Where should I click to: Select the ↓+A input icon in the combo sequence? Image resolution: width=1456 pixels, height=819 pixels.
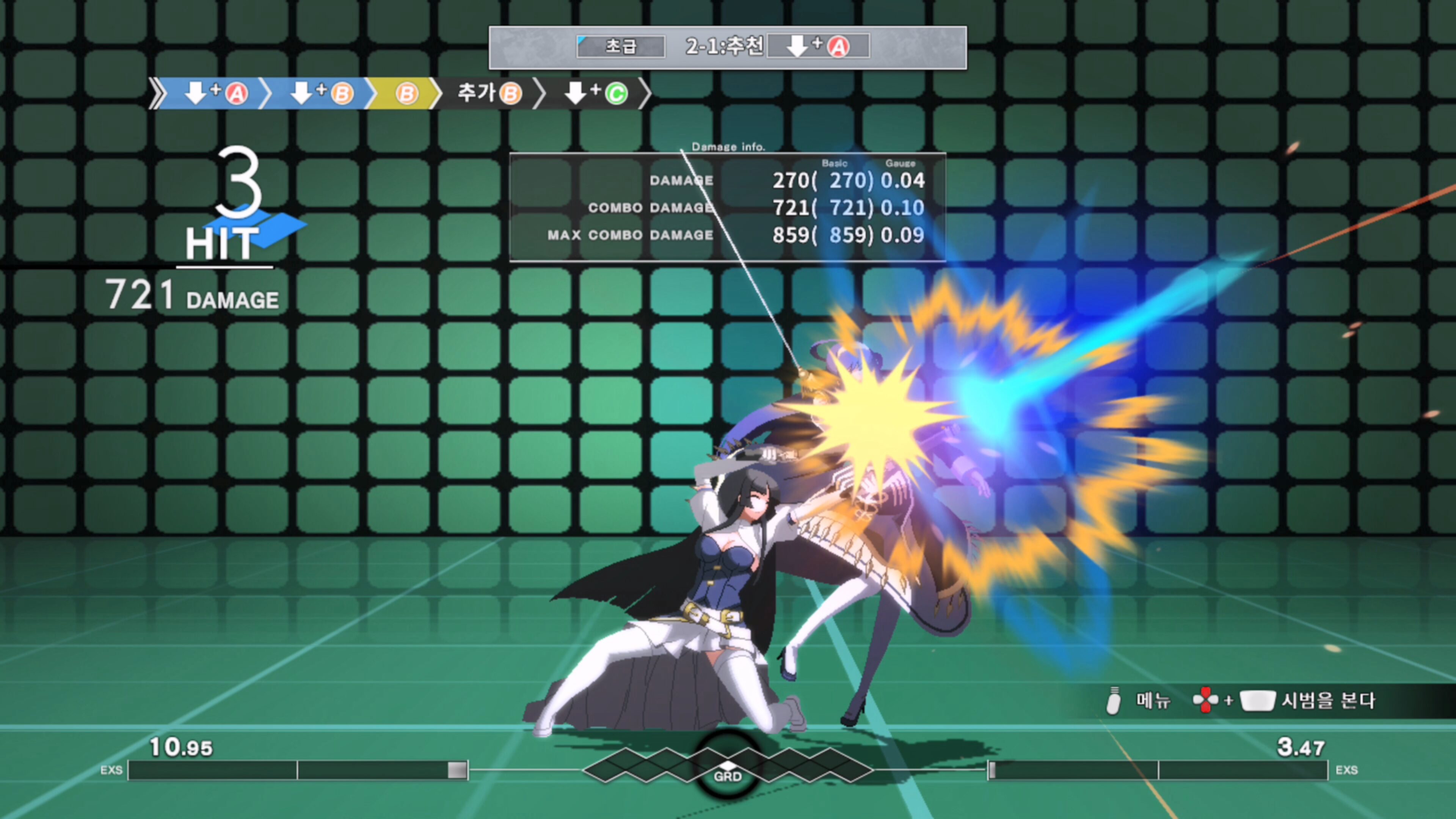(x=217, y=93)
